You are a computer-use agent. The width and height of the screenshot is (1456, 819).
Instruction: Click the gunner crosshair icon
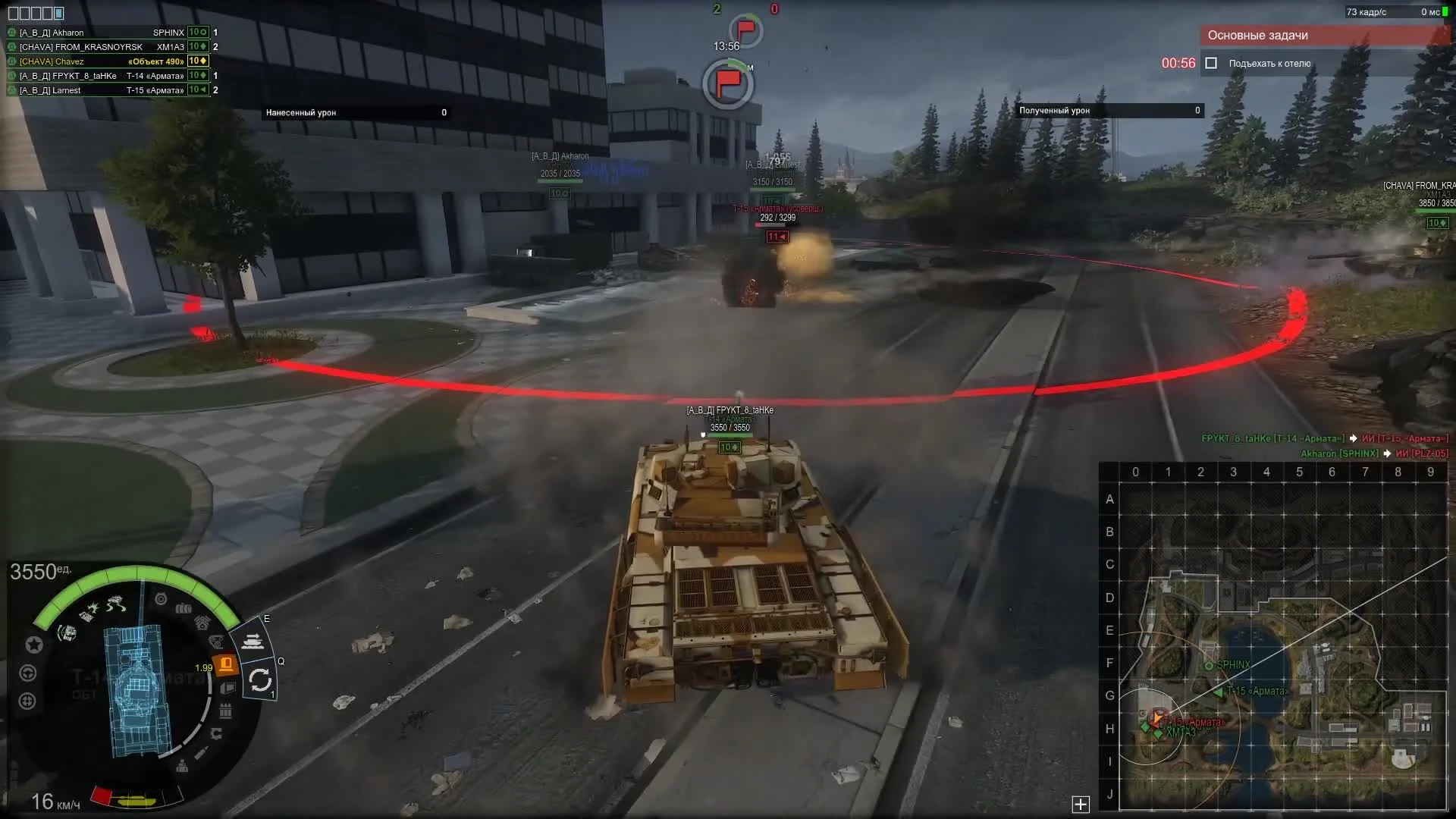[28, 699]
